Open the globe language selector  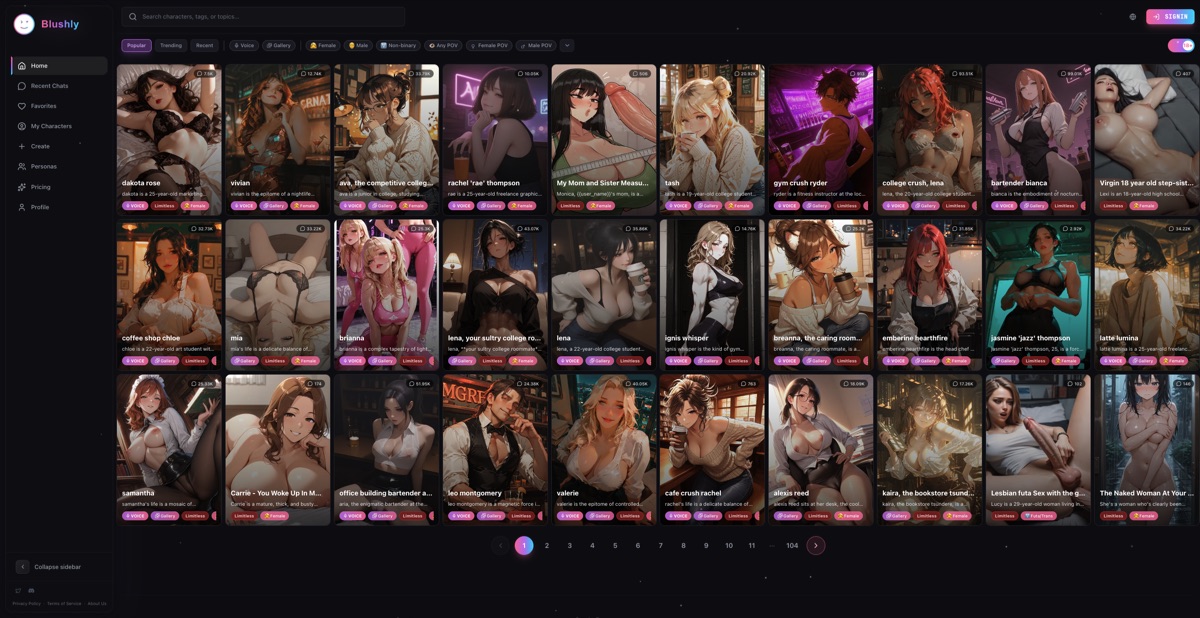pos(1133,17)
